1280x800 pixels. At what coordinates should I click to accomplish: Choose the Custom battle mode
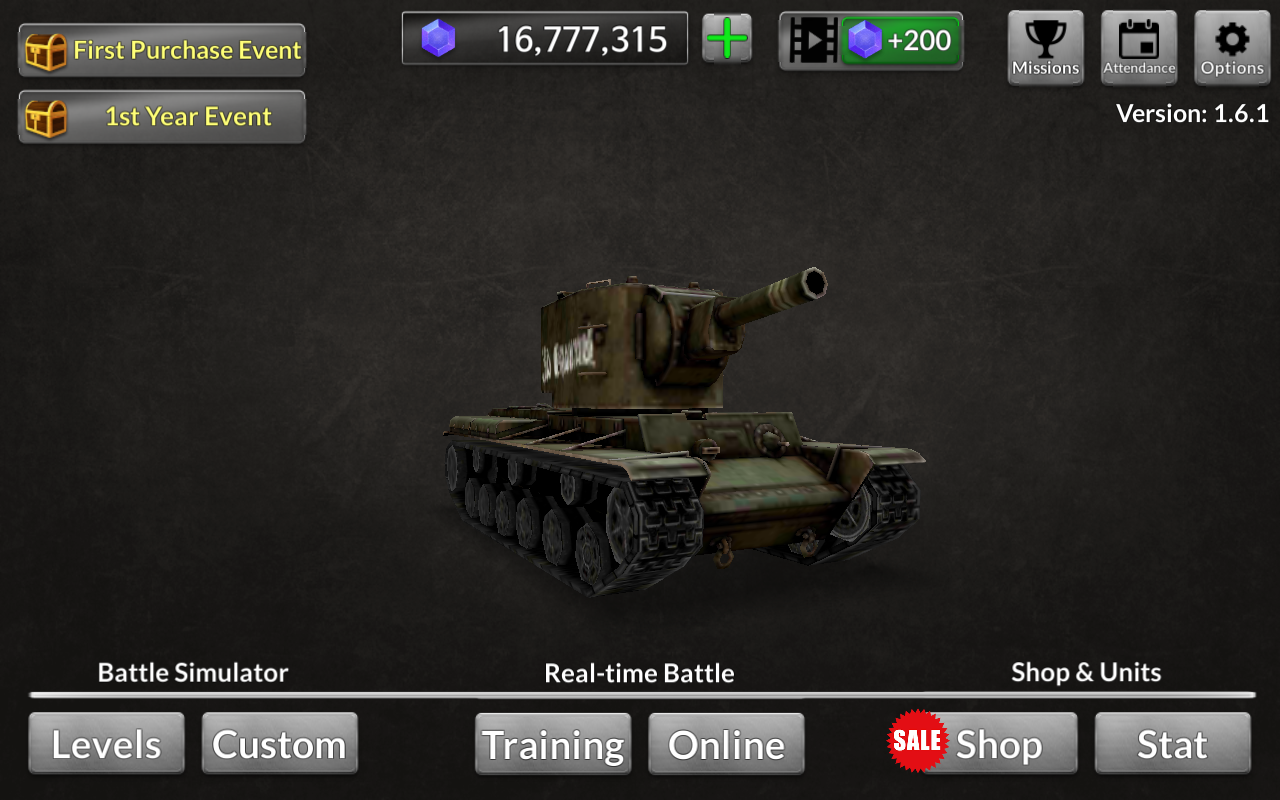(280, 744)
